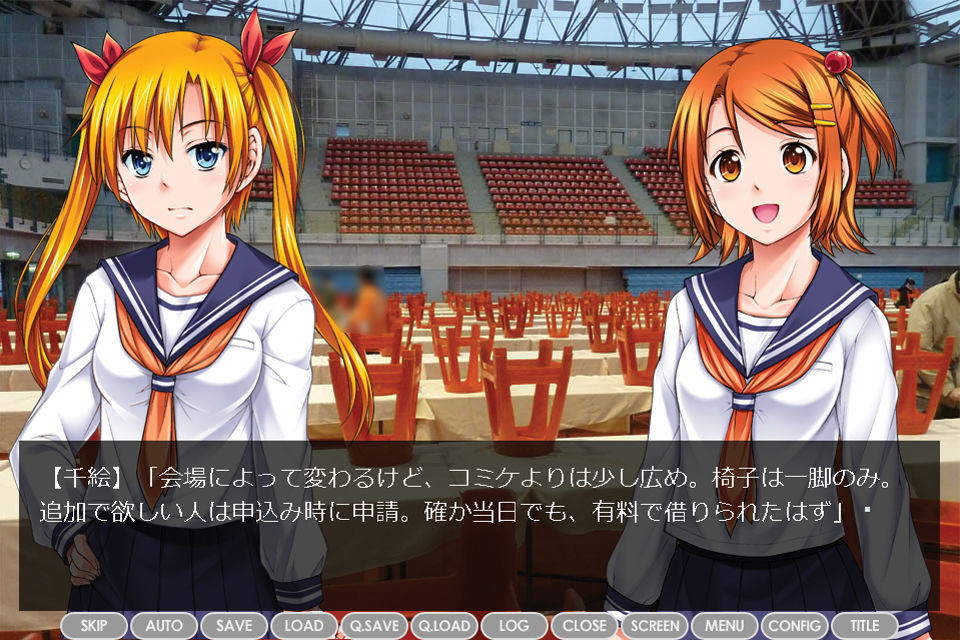This screenshot has height=640, width=960.
Task: Perform a quick save with Q.SAVE
Action: [374, 626]
